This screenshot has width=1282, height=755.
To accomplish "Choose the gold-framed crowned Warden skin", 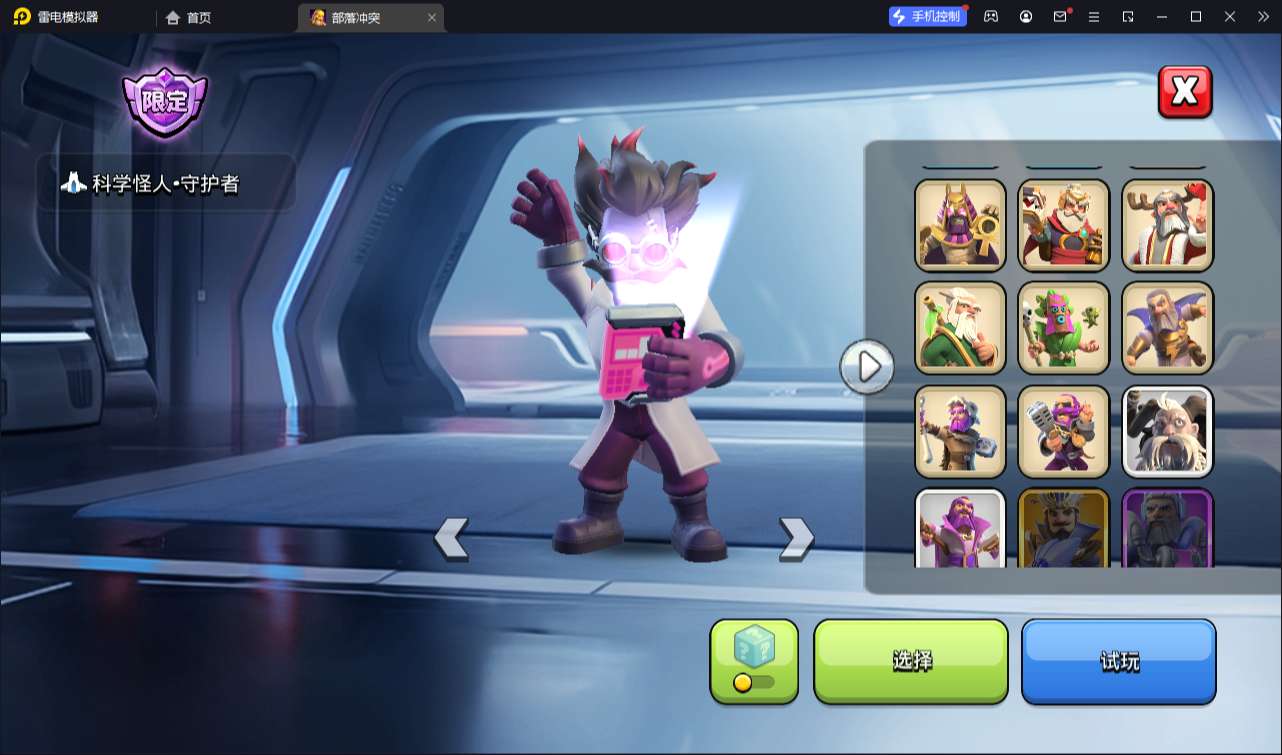I will coord(1064,529).
